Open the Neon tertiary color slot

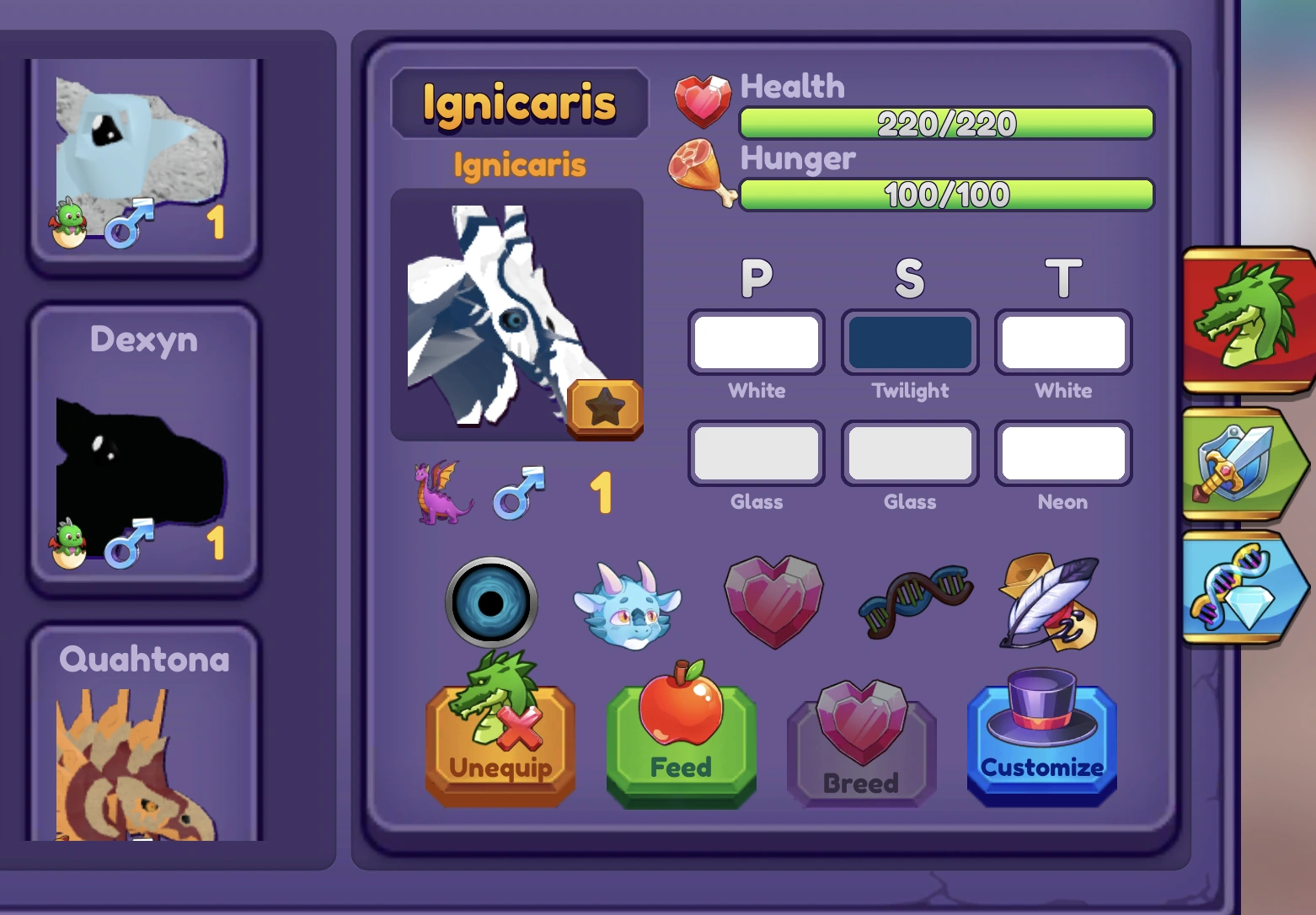(x=1062, y=452)
